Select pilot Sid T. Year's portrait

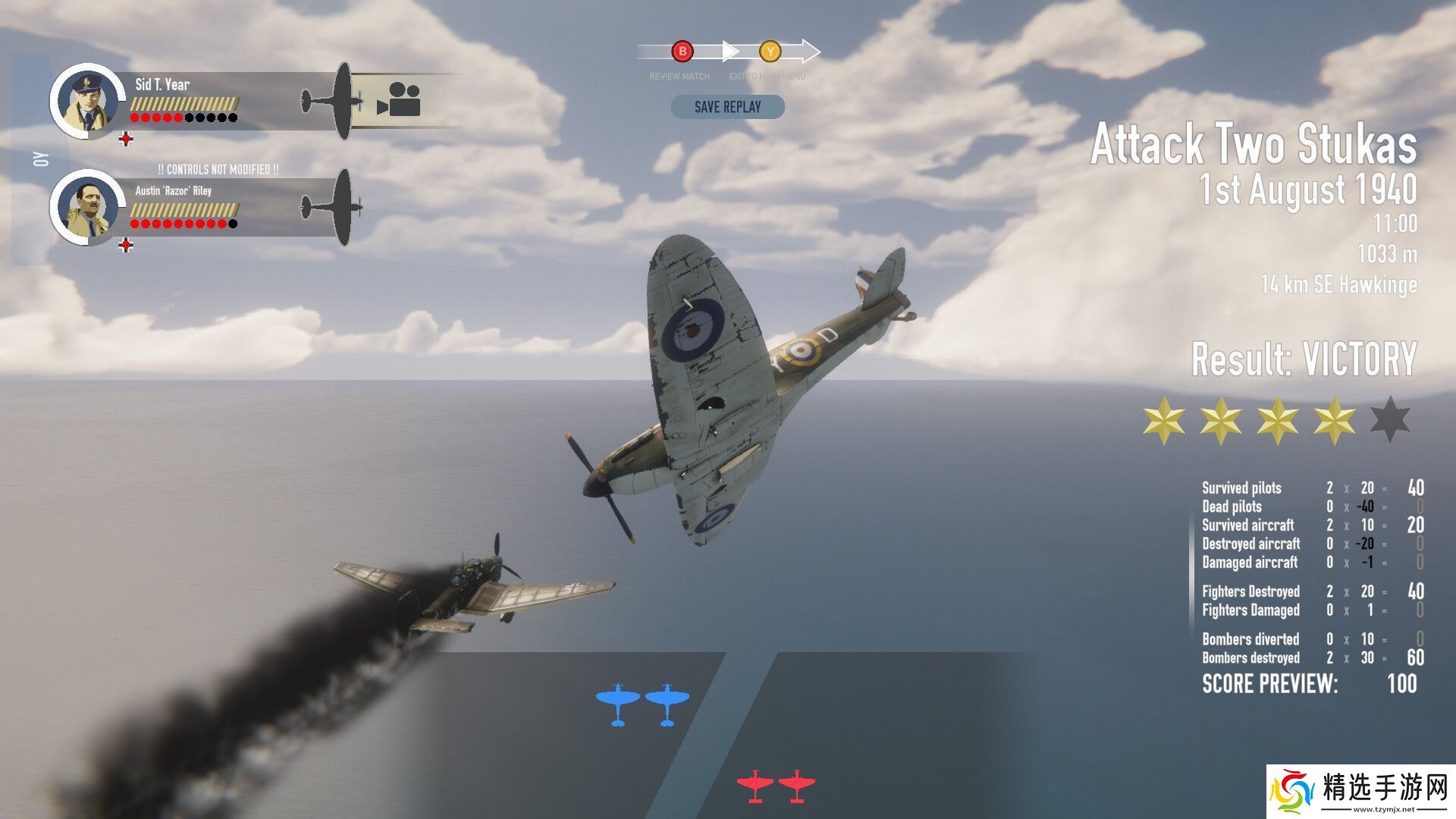tap(88, 102)
